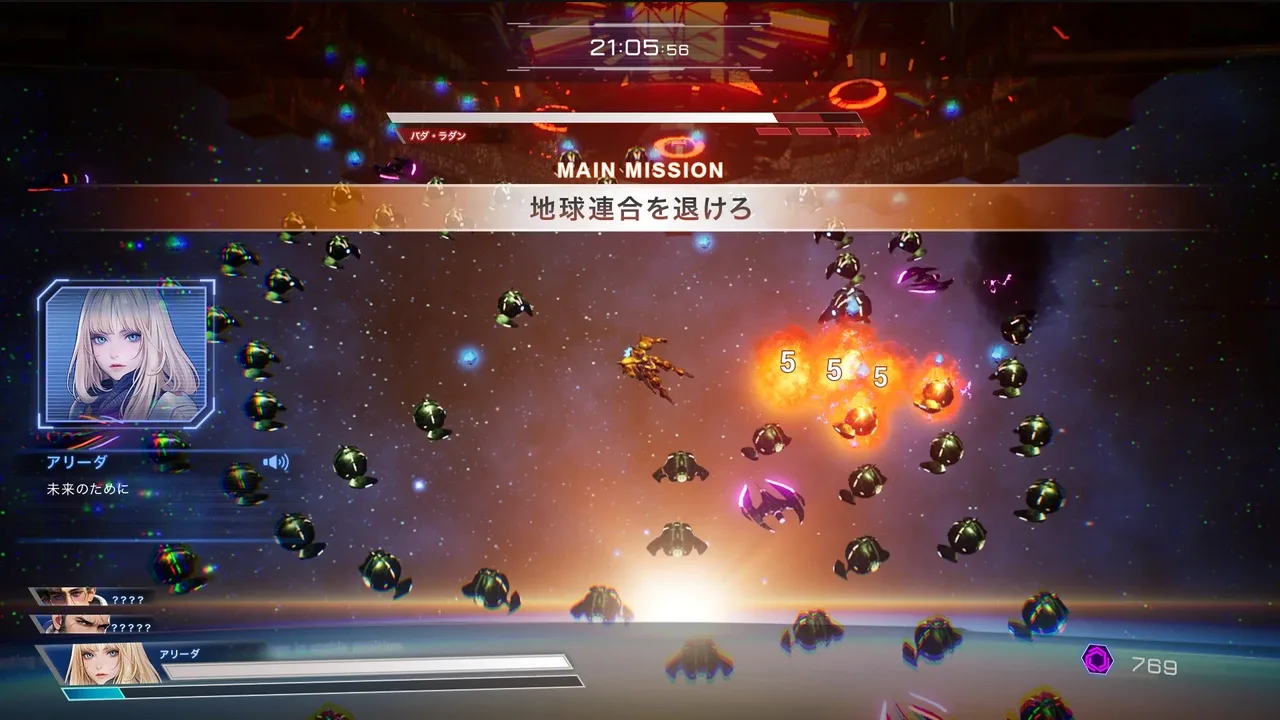Click the floating score popup showing 5

point(786,362)
